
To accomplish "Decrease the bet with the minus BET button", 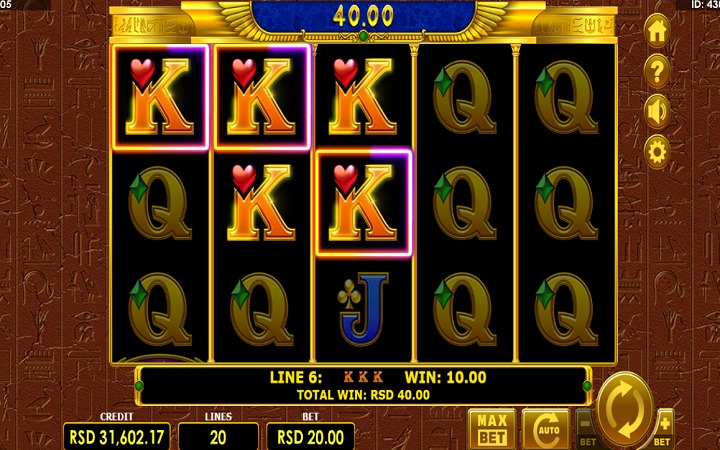I will pos(587,430).
